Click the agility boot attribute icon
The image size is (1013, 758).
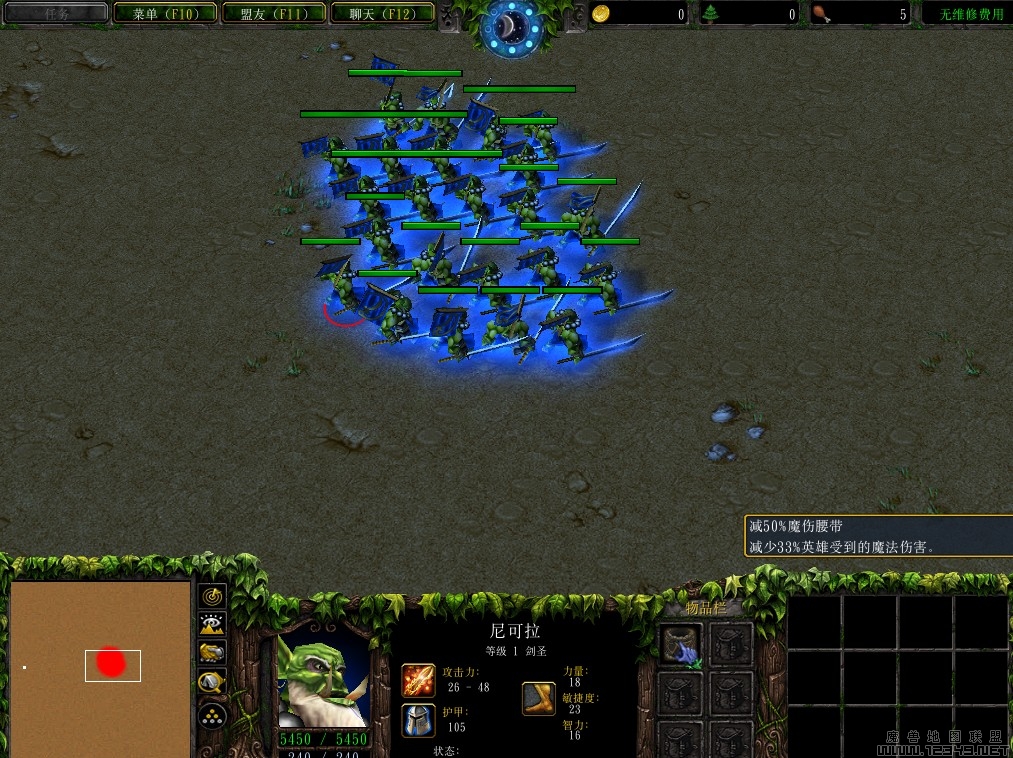[x=538, y=698]
